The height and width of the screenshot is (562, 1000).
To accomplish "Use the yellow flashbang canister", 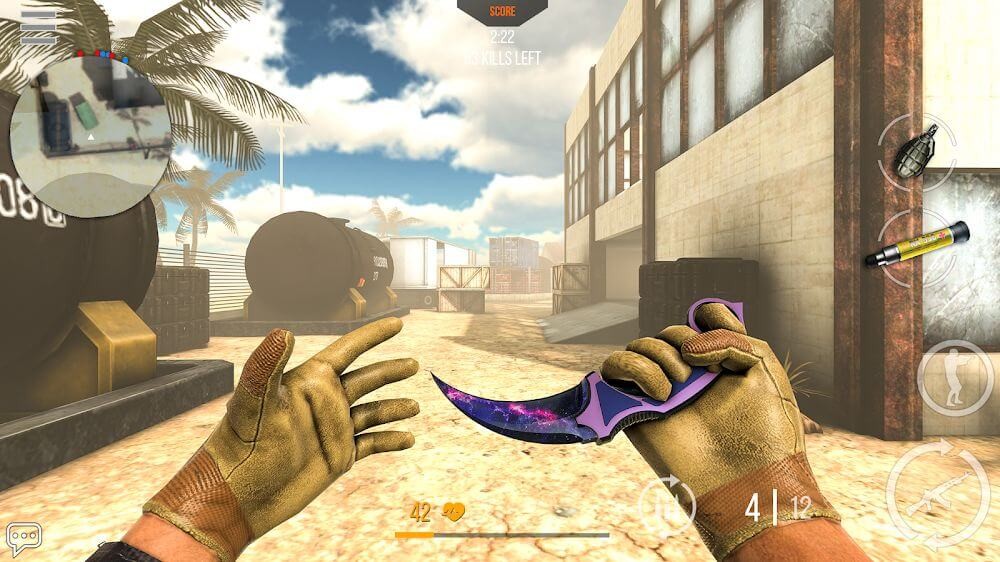I will [917, 246].
